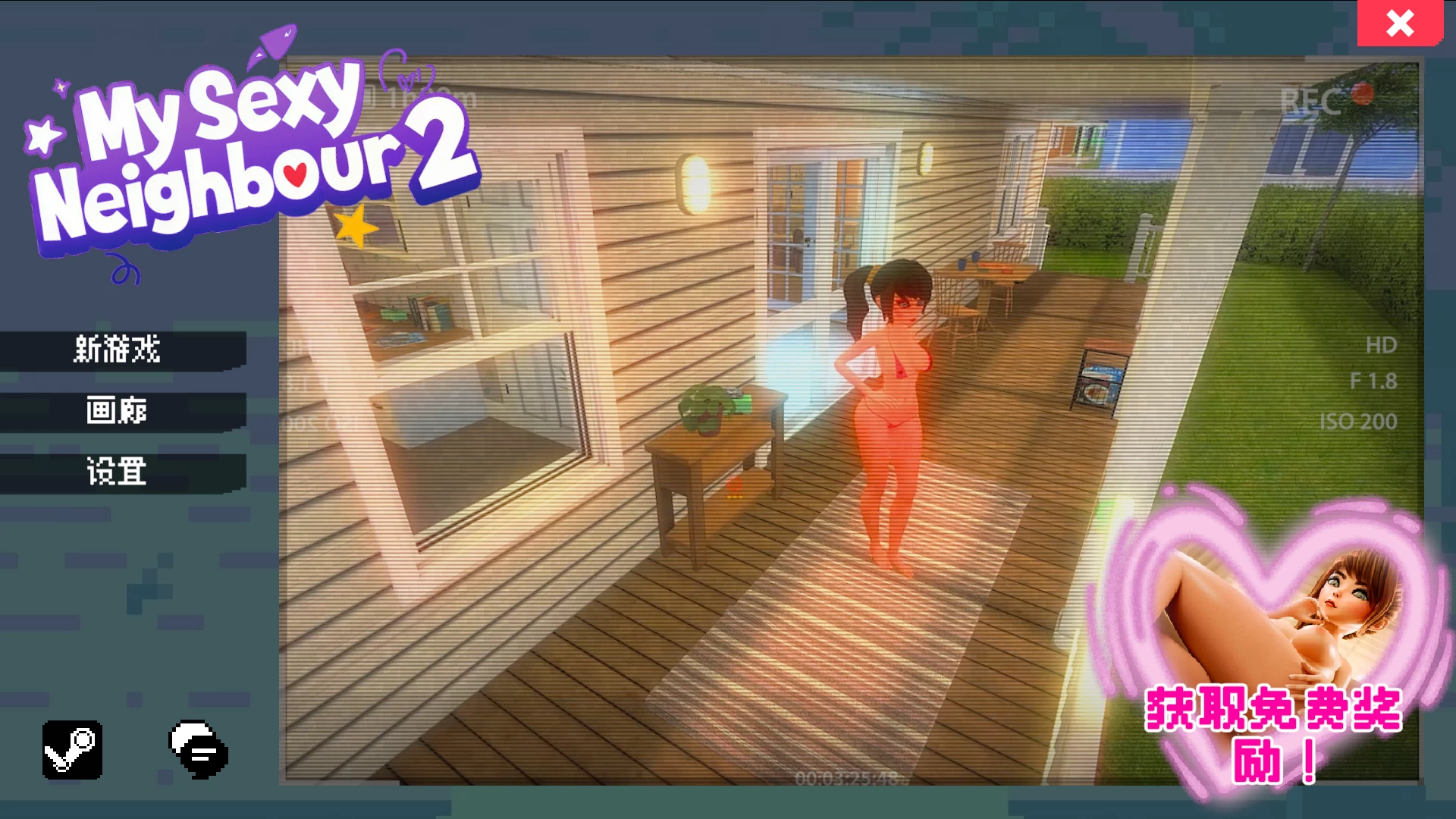The height and width of the screenshot is (819, 1456).
Task: Click the heart icon in the logo
Action: tap(296, 174)
